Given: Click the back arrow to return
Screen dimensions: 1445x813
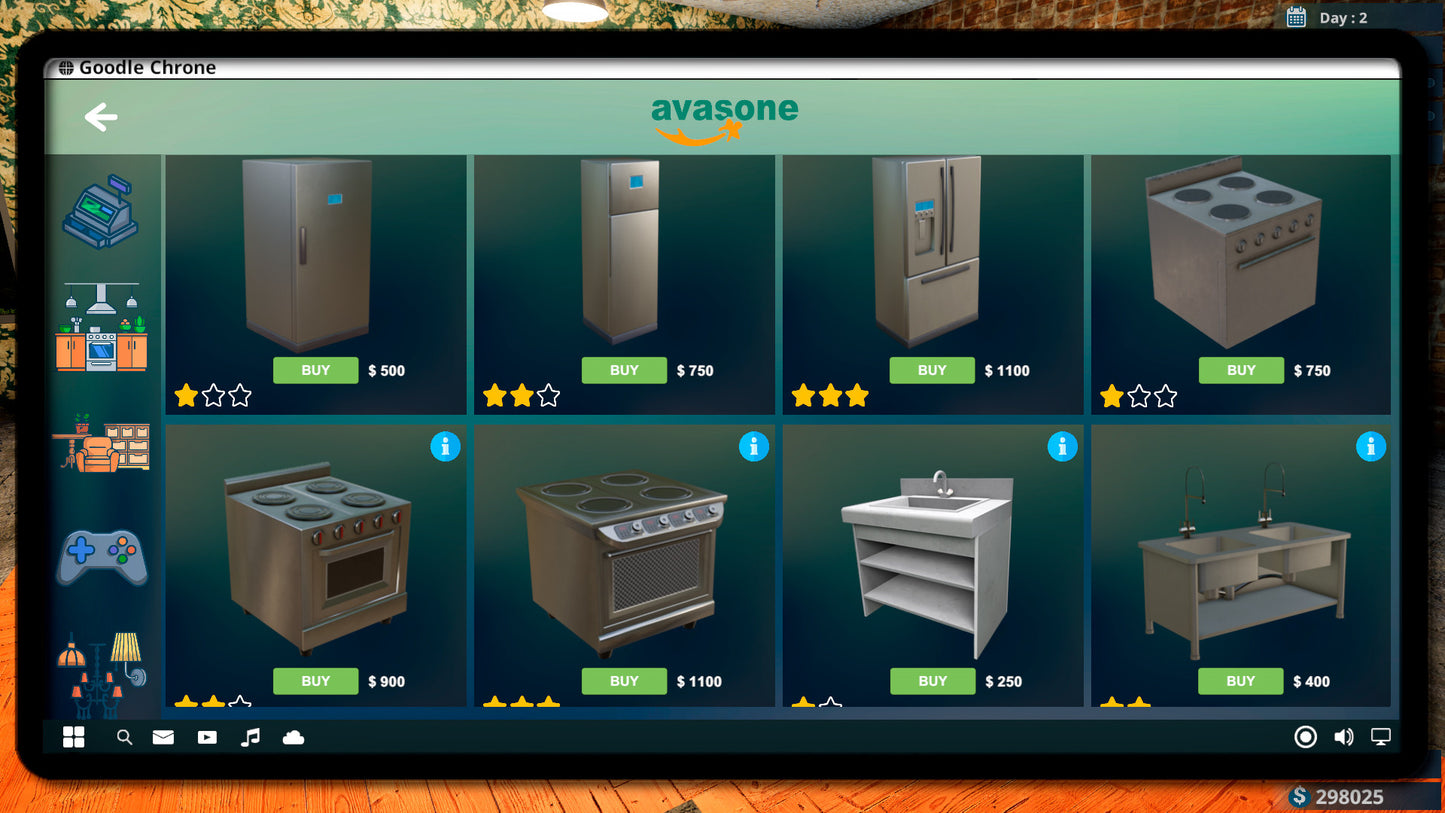Looking at the screenshot, I should click(x=99, y=117).
